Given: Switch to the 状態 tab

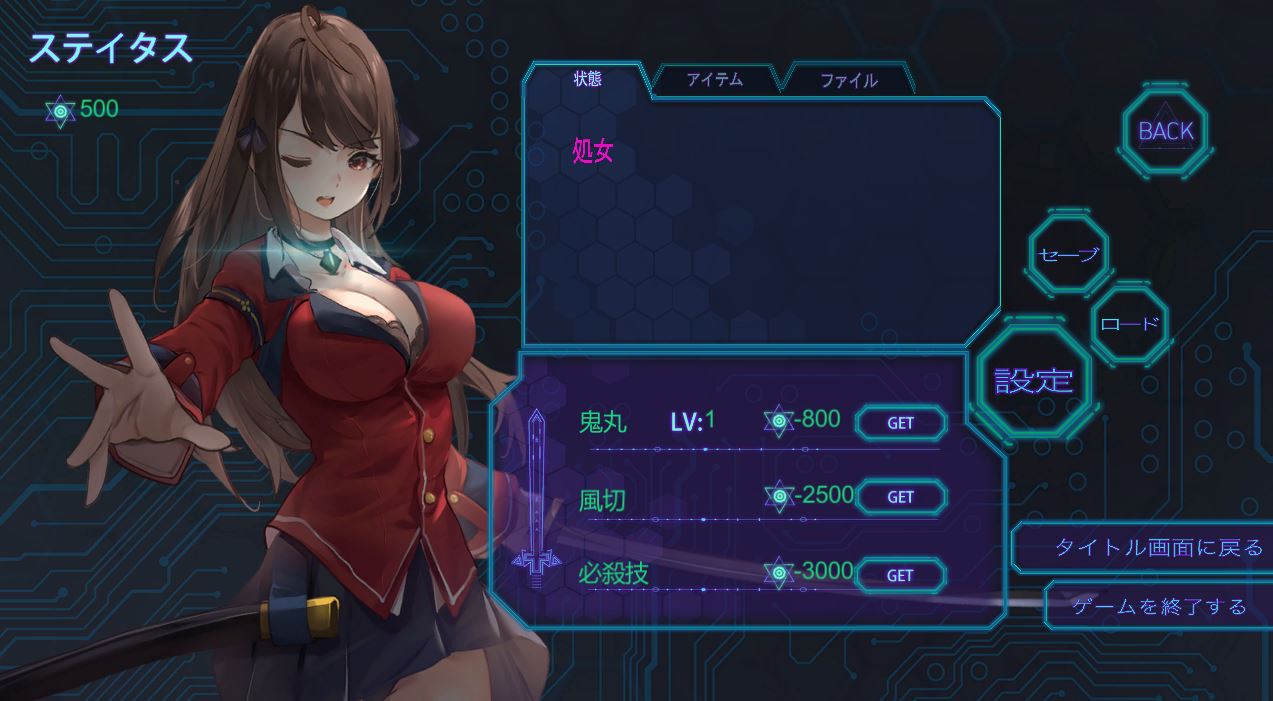Looking at the screenshot, I should (587, 79).
